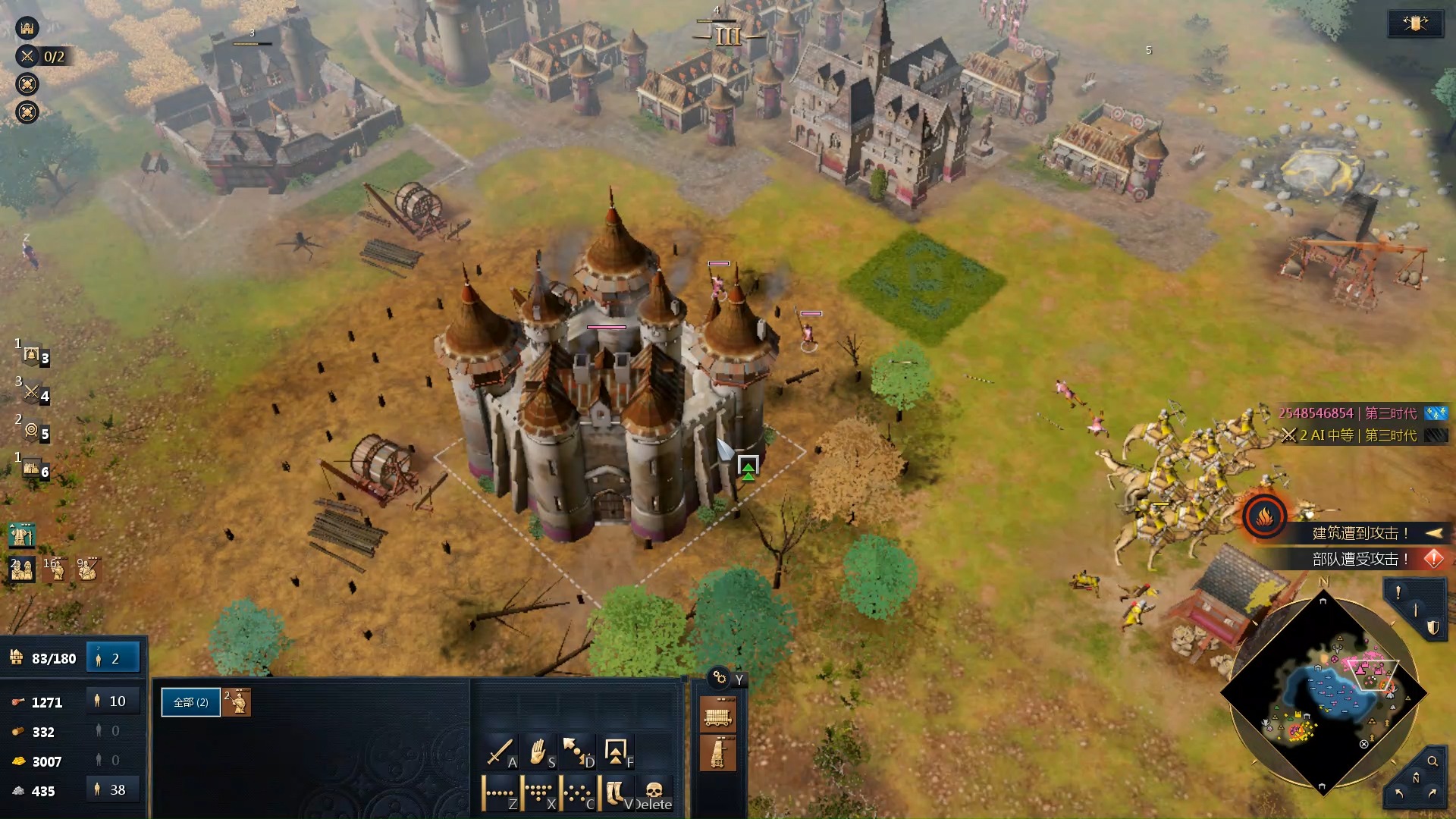The width and height of the screenshot is (1456, 819).
Task: Delete selected units with skull button
Action: [654, 794]
